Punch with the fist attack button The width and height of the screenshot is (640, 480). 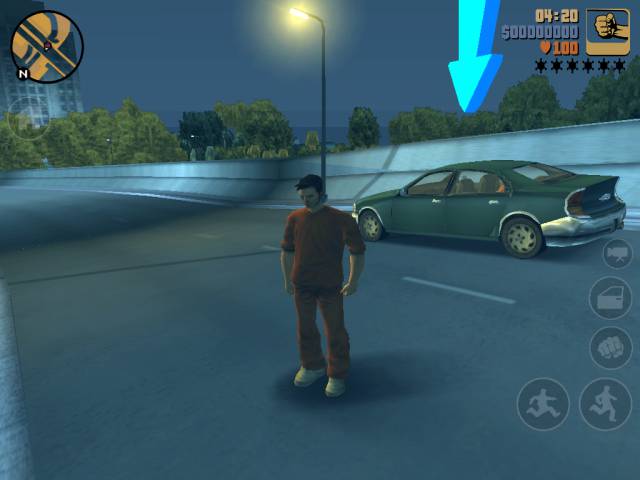click(609, 347)
